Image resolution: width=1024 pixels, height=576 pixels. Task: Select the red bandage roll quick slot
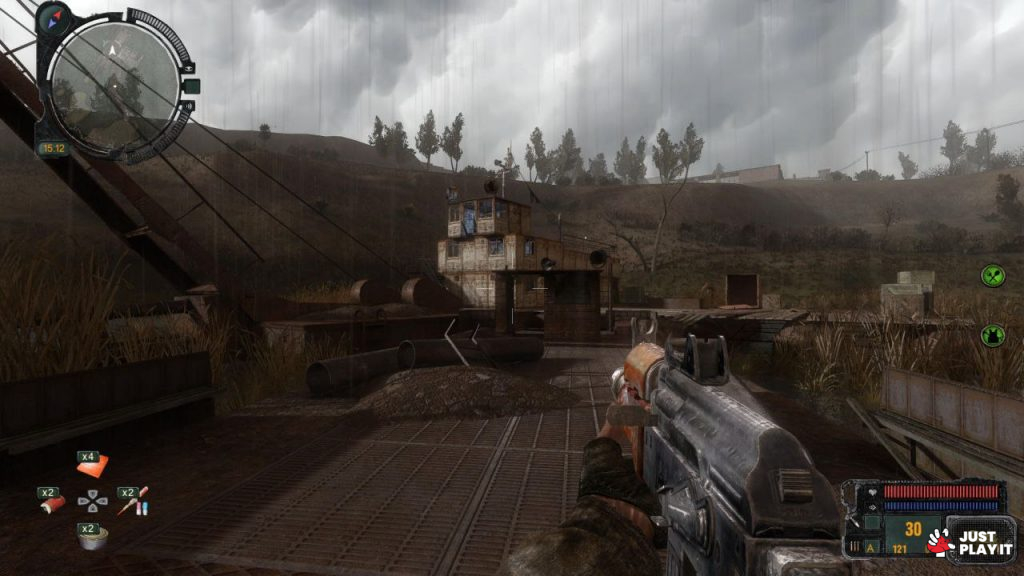point(53,503)
